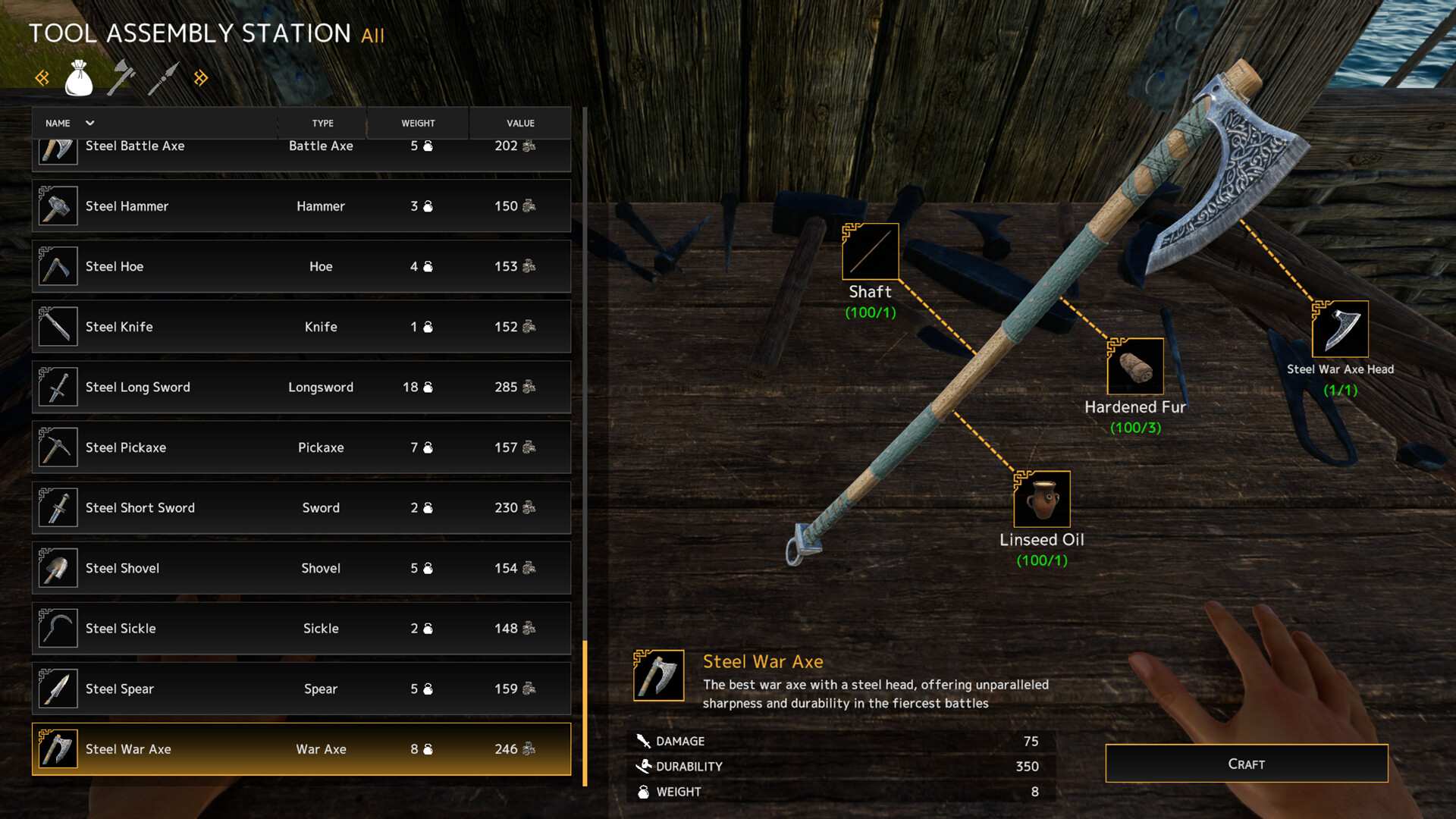Image resolution: width=1456 pixels, height=819 pixels.
Task: Open the spear weapons category tab
Action: tap(163, 78)
